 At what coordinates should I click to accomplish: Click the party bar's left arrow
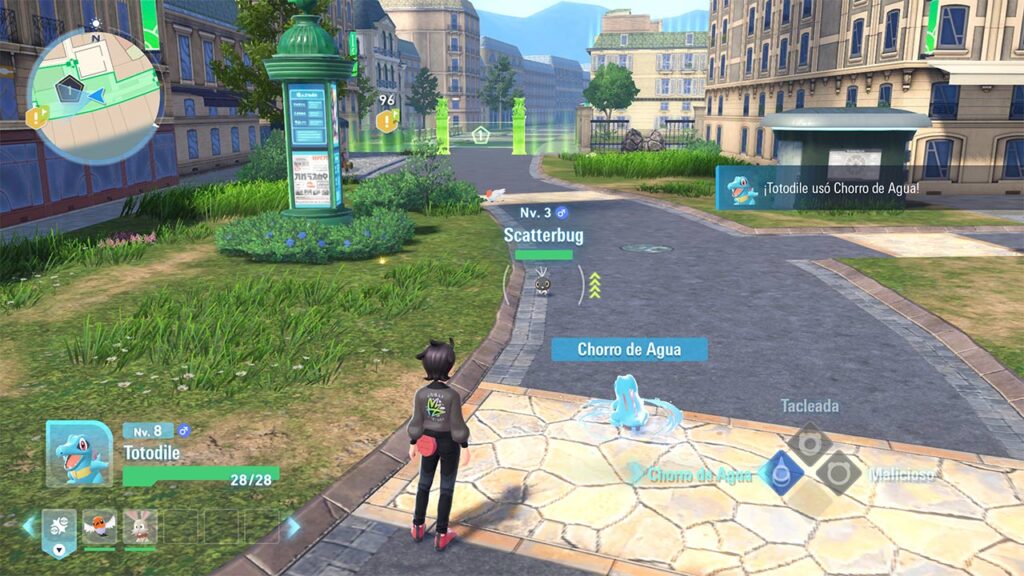30,526
